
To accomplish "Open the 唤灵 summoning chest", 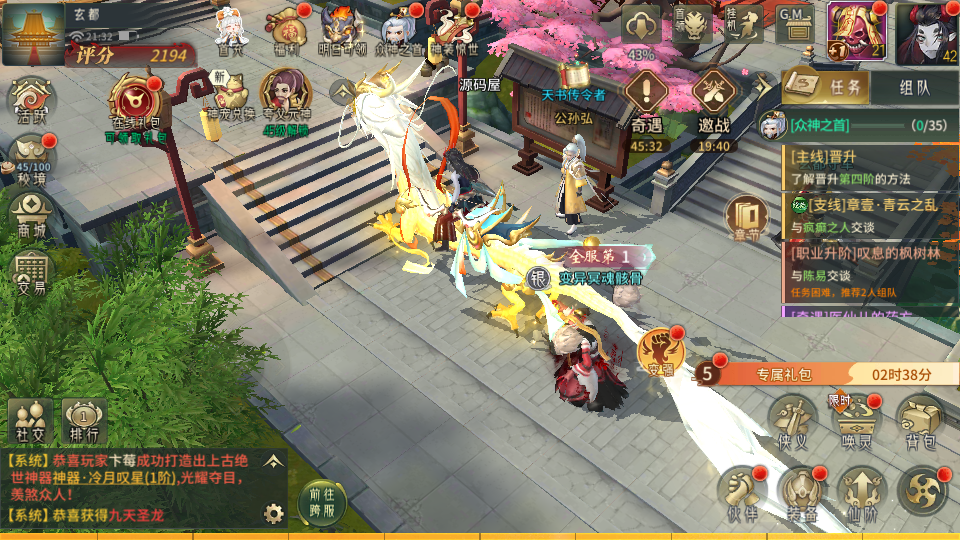I will pos(859,420).
